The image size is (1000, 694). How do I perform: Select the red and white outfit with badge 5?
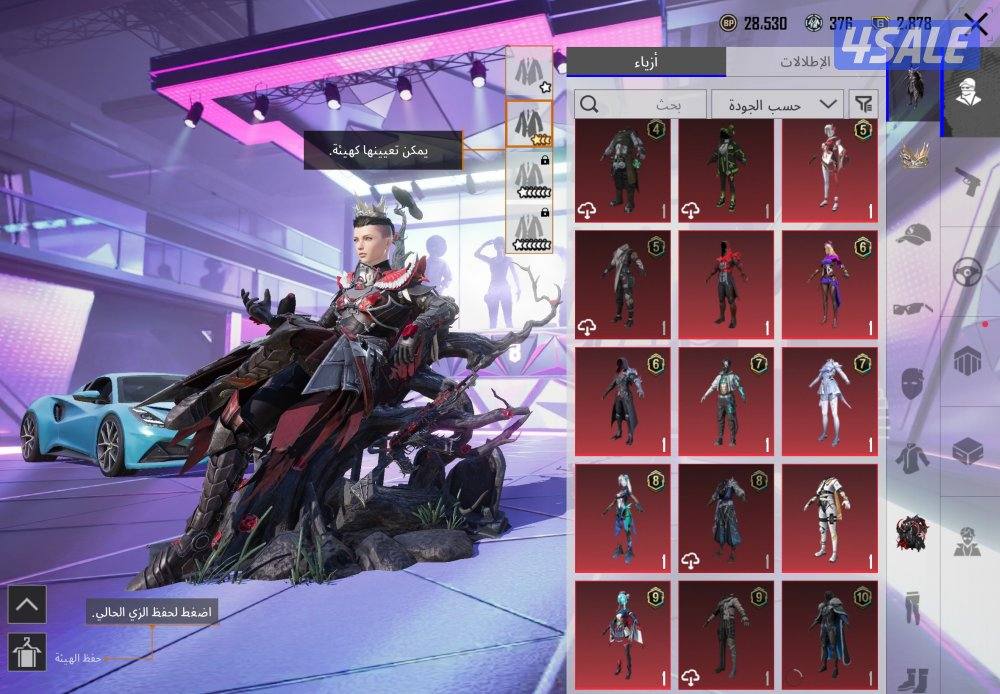coord(829,170)
